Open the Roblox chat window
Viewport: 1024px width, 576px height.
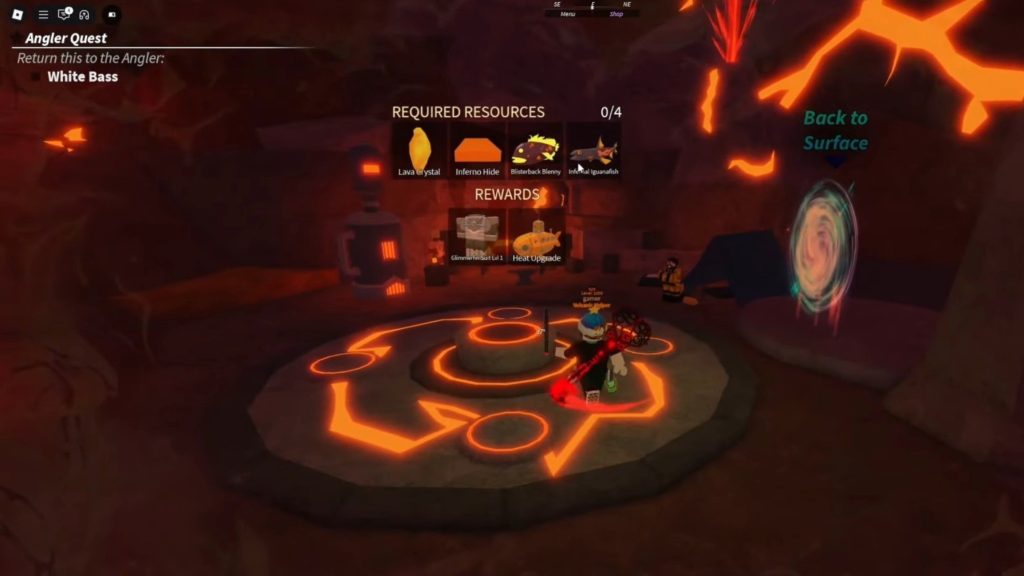(65, 15)
